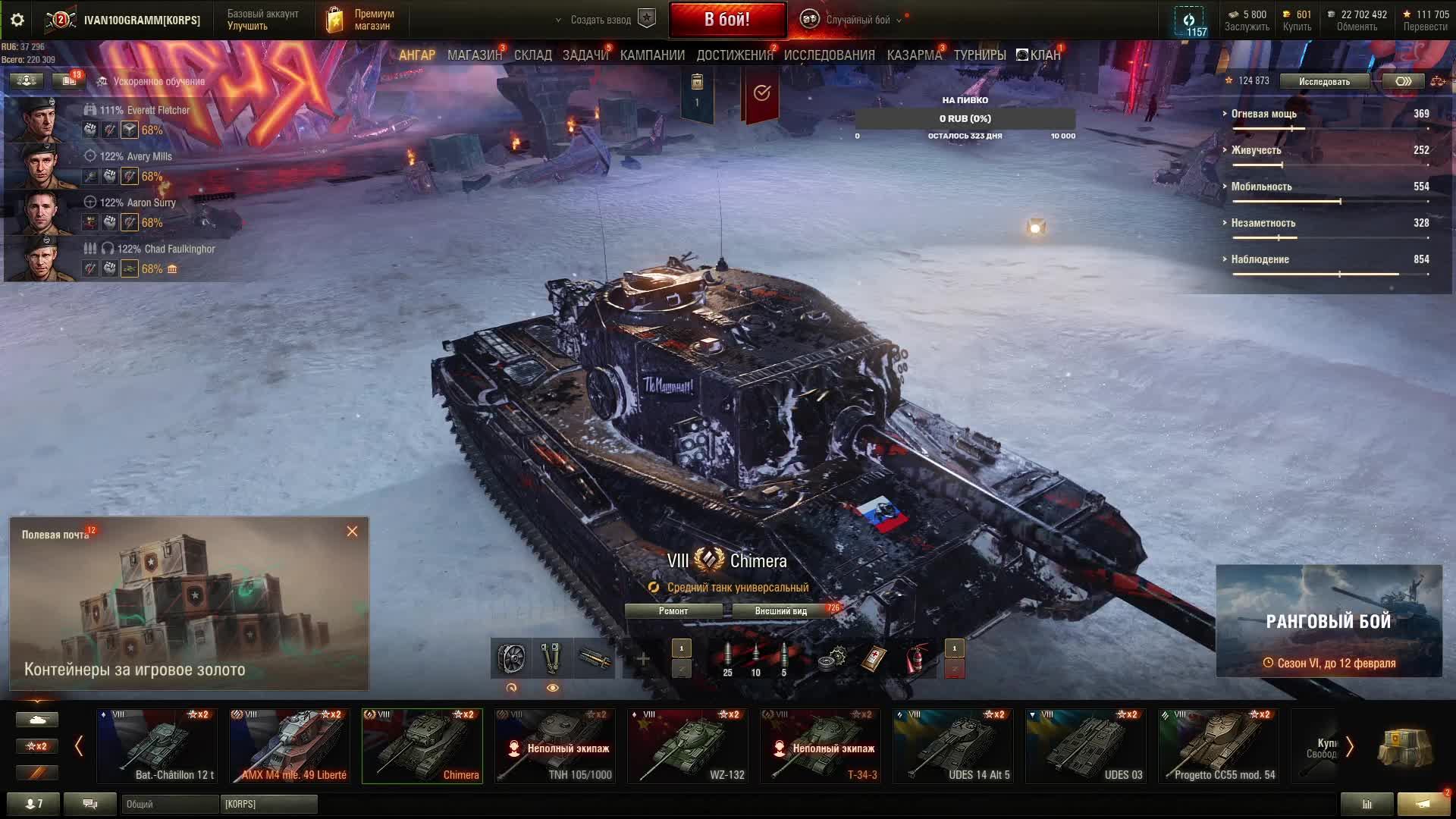Start battle with the В бой! button

[726, 20]
